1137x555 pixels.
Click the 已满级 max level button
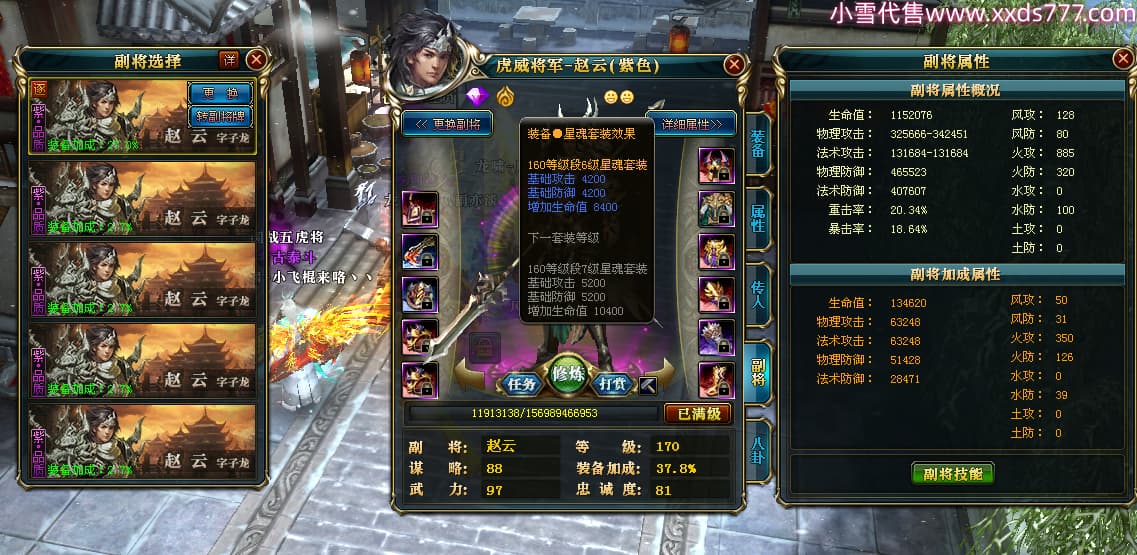pos(697,413)
